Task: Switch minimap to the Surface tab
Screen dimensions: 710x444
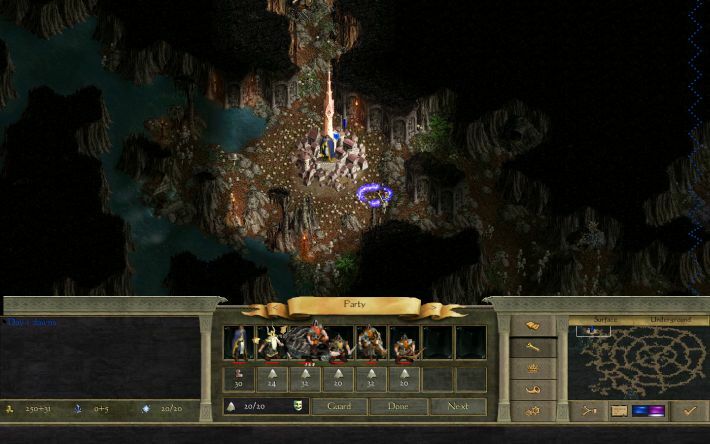Action: [x=606, y=321]
